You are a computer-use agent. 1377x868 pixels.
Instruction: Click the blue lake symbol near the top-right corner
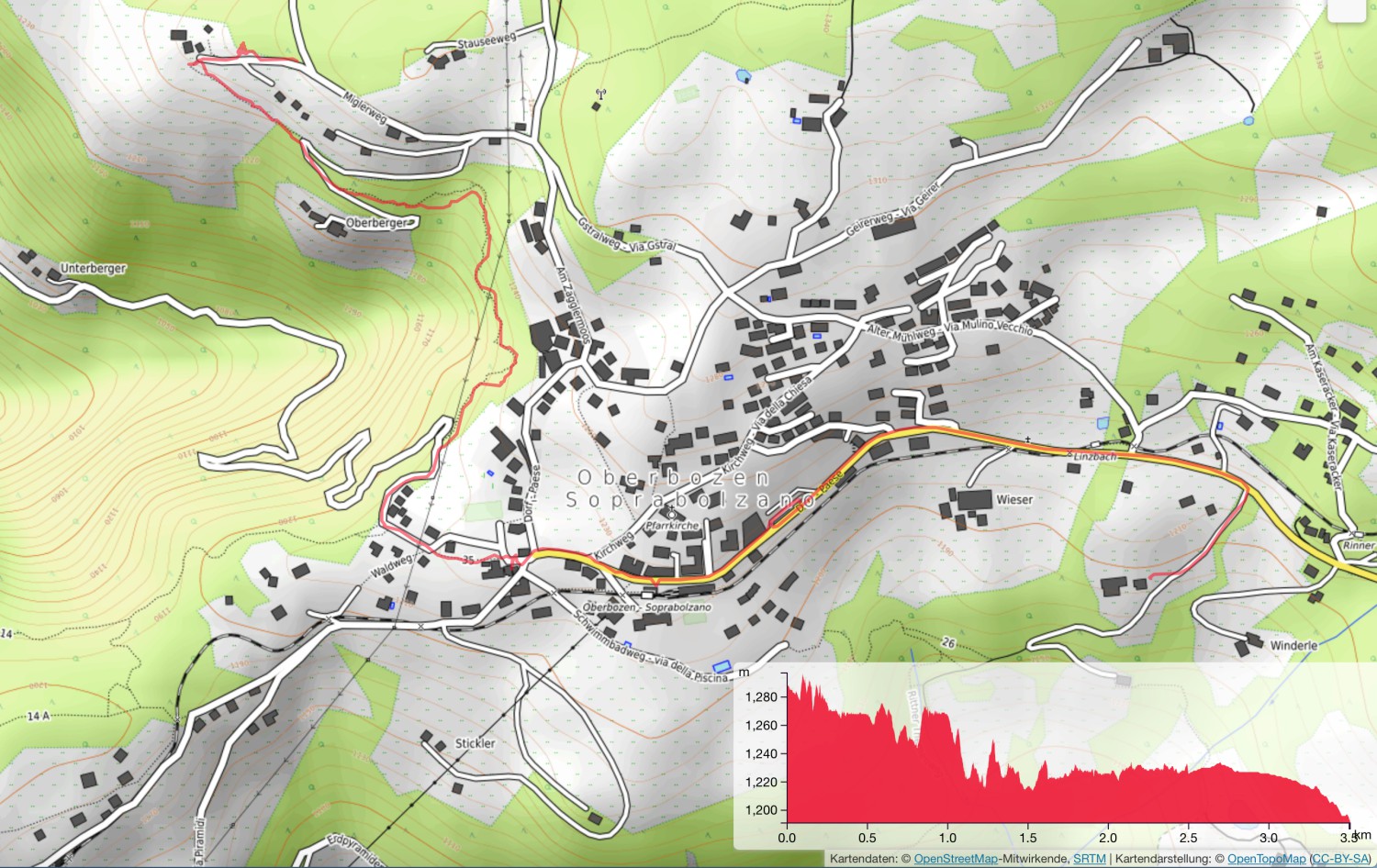pyautogui.click(x=1248, y=120)
